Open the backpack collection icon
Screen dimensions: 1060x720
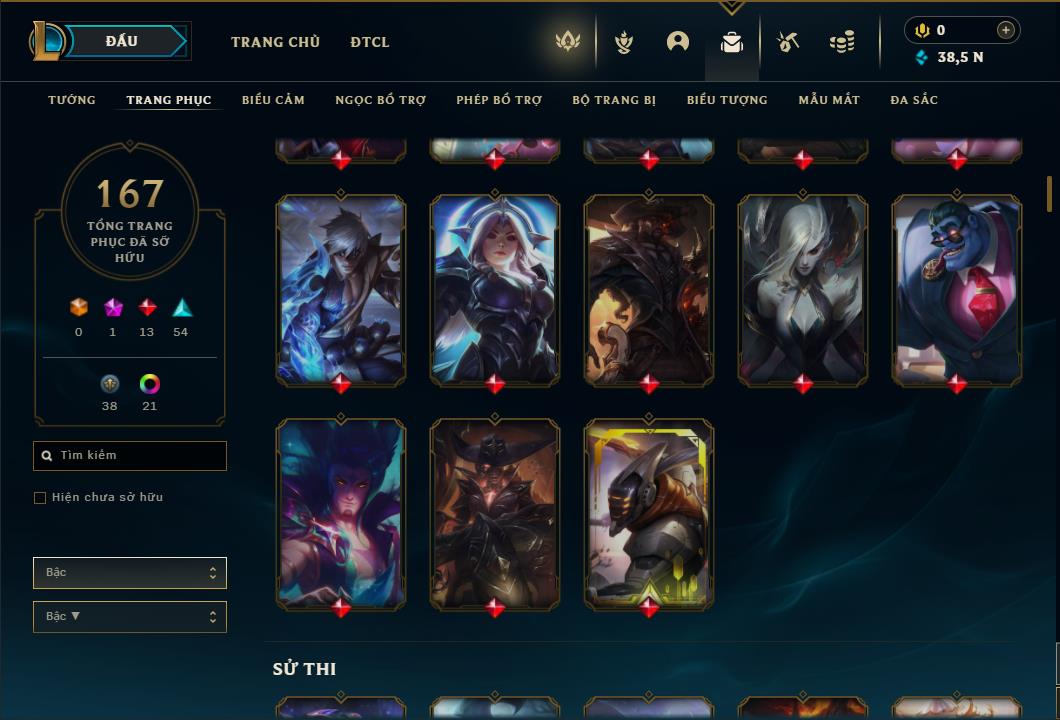[732, 42]
